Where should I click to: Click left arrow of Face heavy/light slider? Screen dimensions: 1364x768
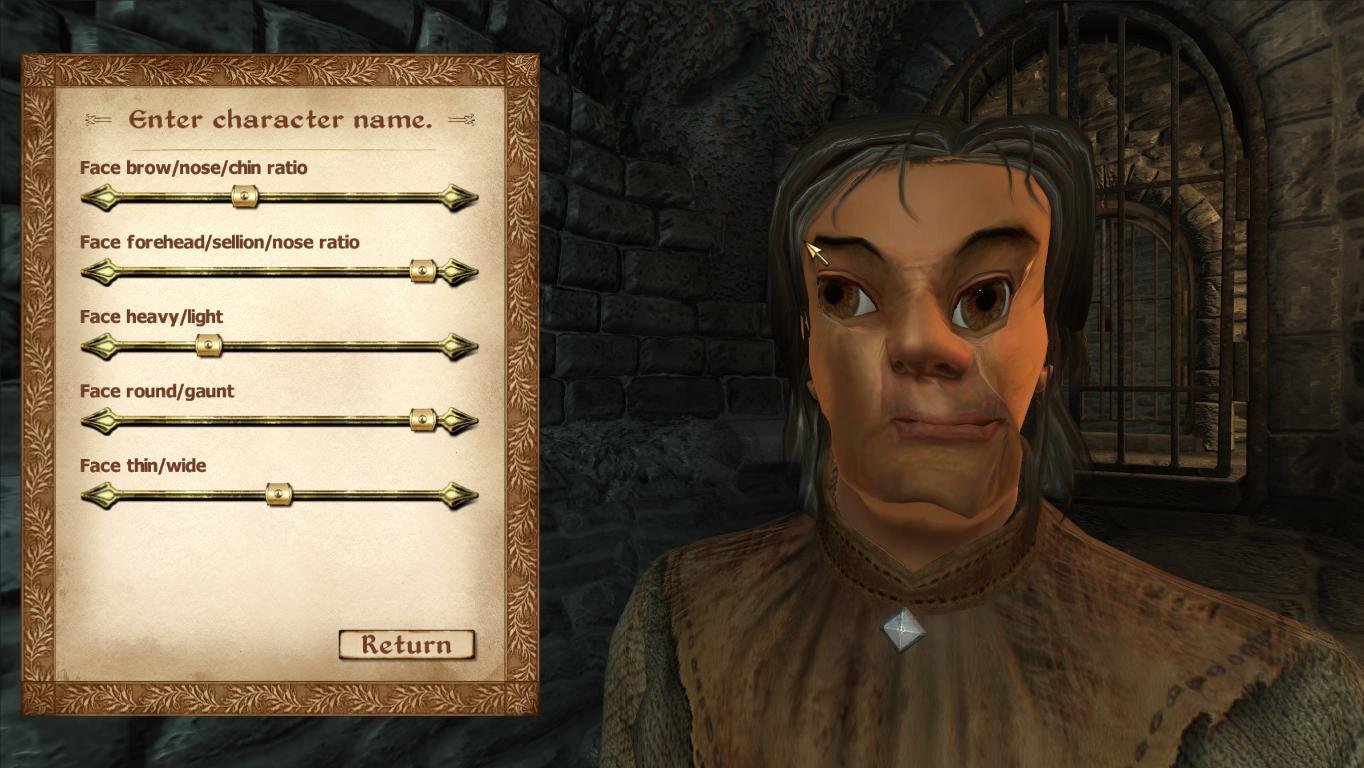[98, 346]
